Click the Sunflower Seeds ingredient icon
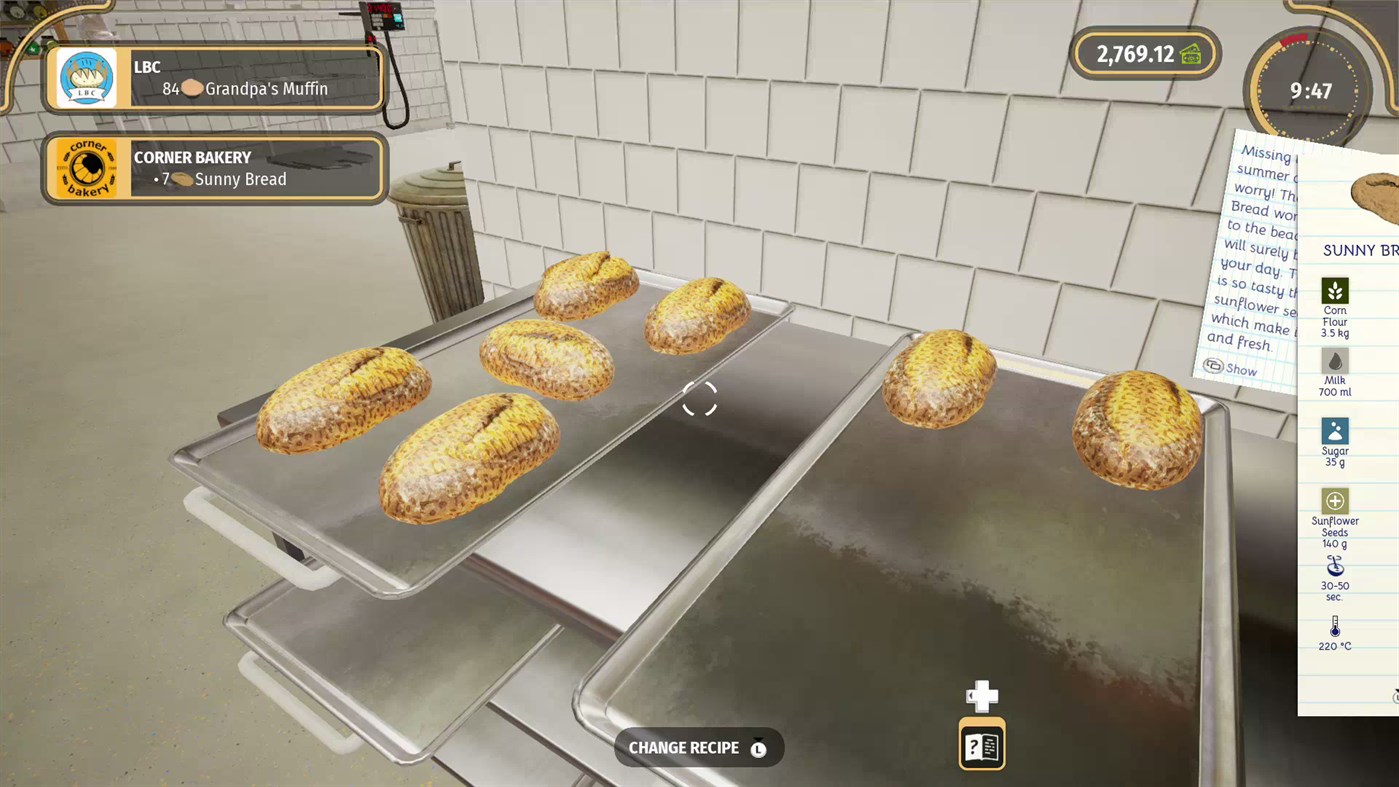The image size is (1399, 787). click(x=1334, y=500)
